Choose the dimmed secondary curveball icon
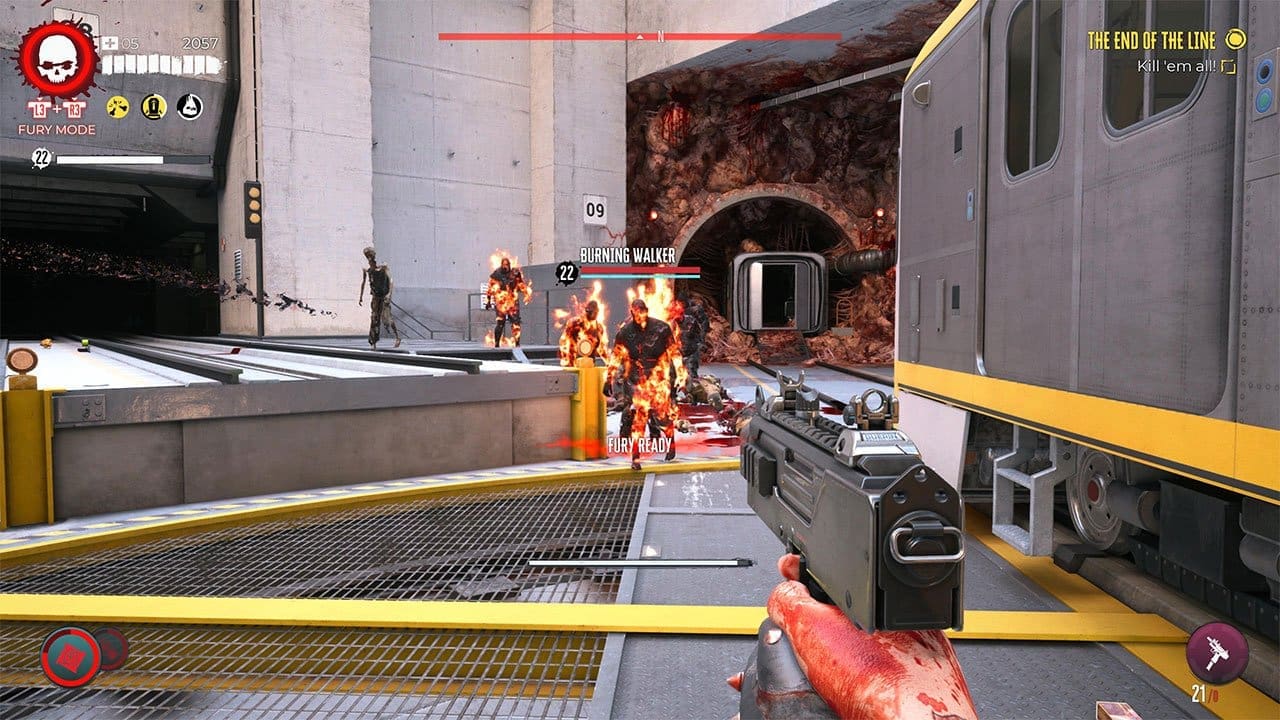Viewport: 1280px width, 720px height. 112,648
